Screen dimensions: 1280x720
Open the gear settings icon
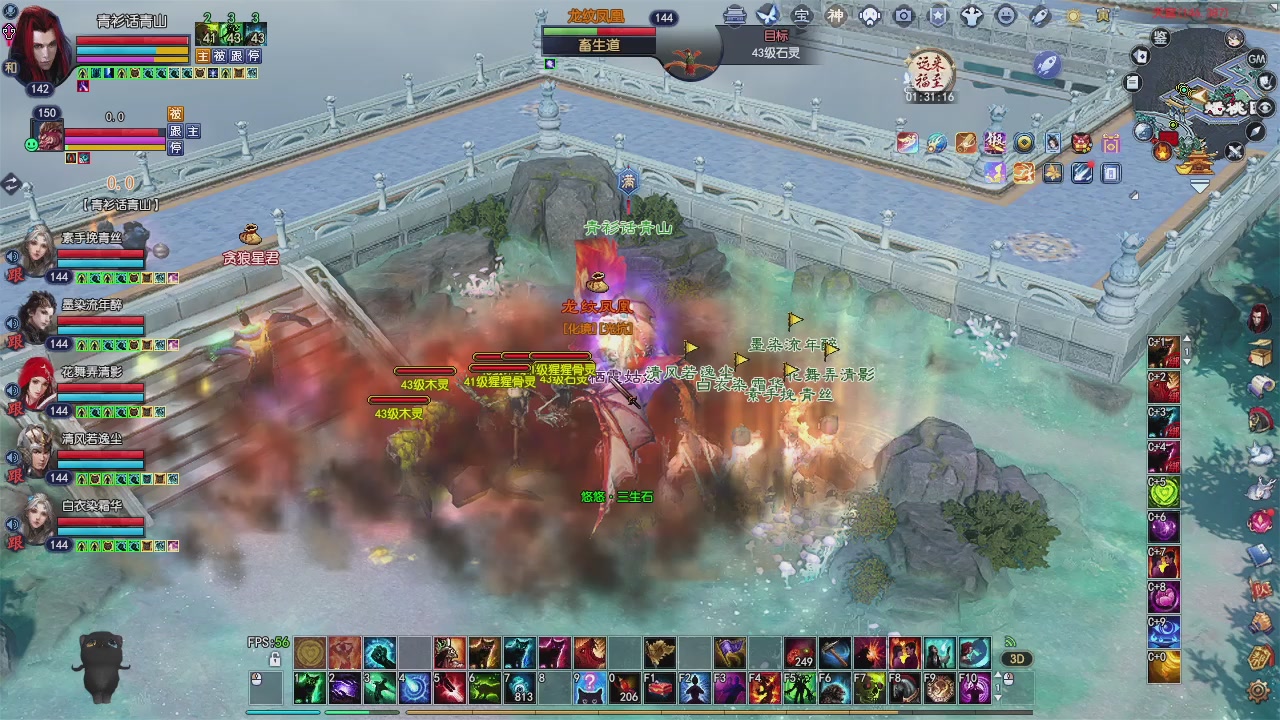tap(1260, 690)
